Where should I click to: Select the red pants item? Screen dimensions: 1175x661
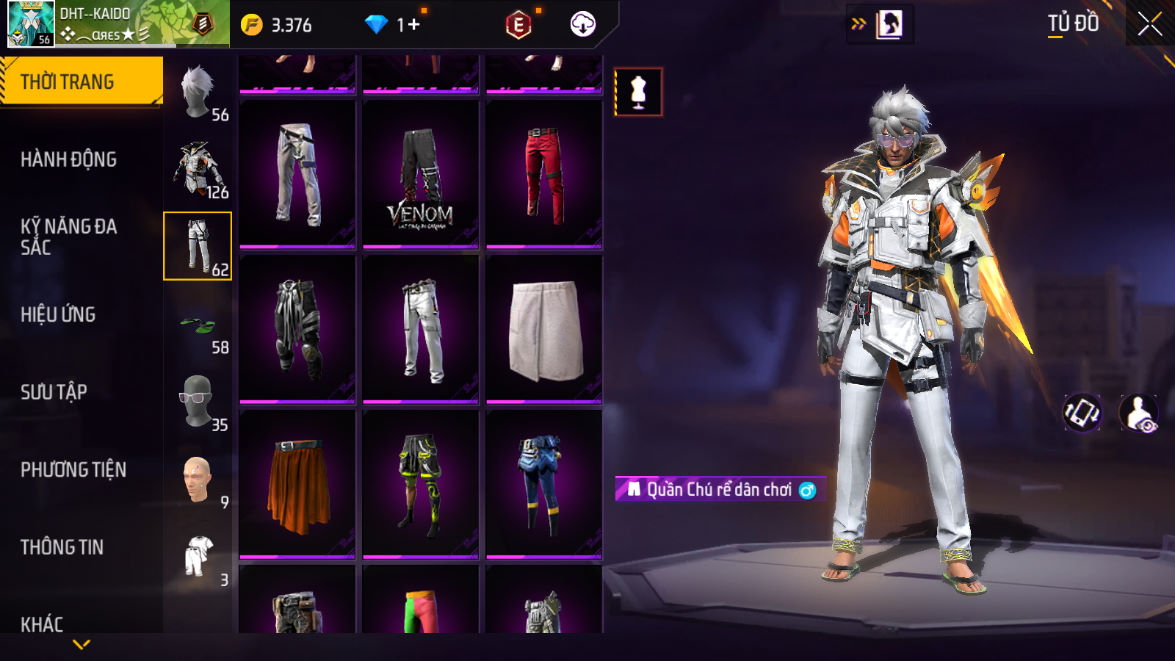tap(543, 174)
